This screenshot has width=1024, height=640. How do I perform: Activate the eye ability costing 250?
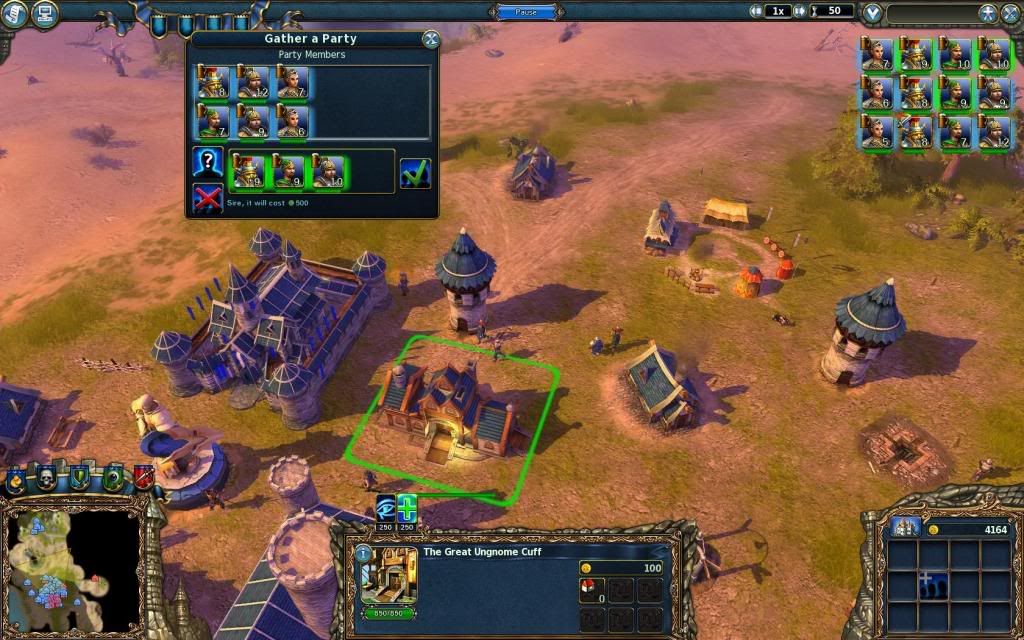coord(386,508)
